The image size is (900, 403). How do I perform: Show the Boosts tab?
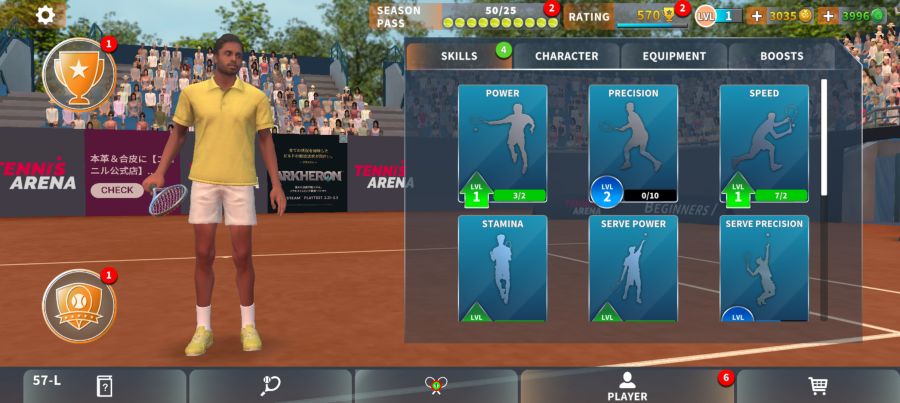tap(781, 56)
